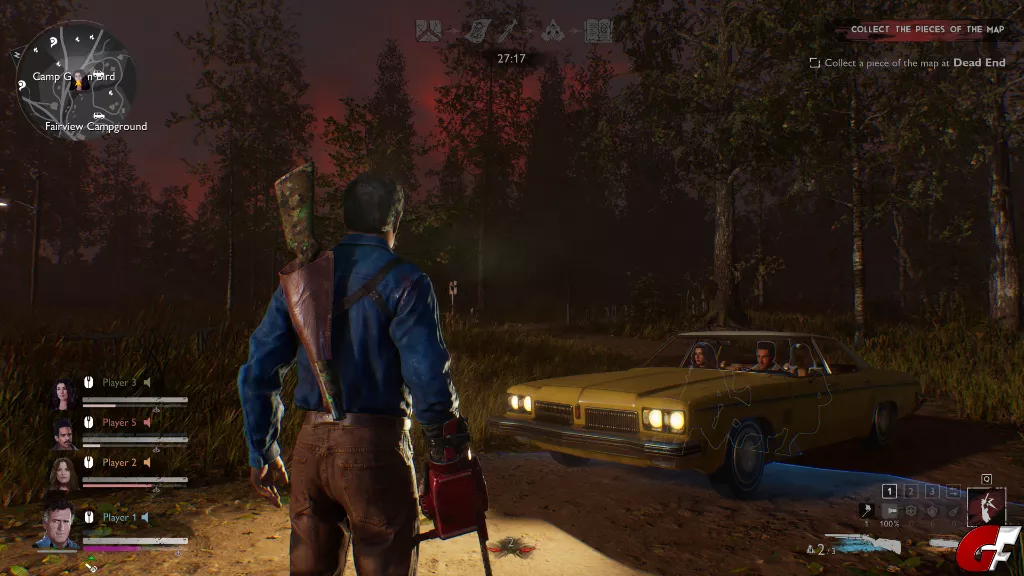Select Player 1's portrait
This screenshot has height=576, width=1024.
click(56, 525)
